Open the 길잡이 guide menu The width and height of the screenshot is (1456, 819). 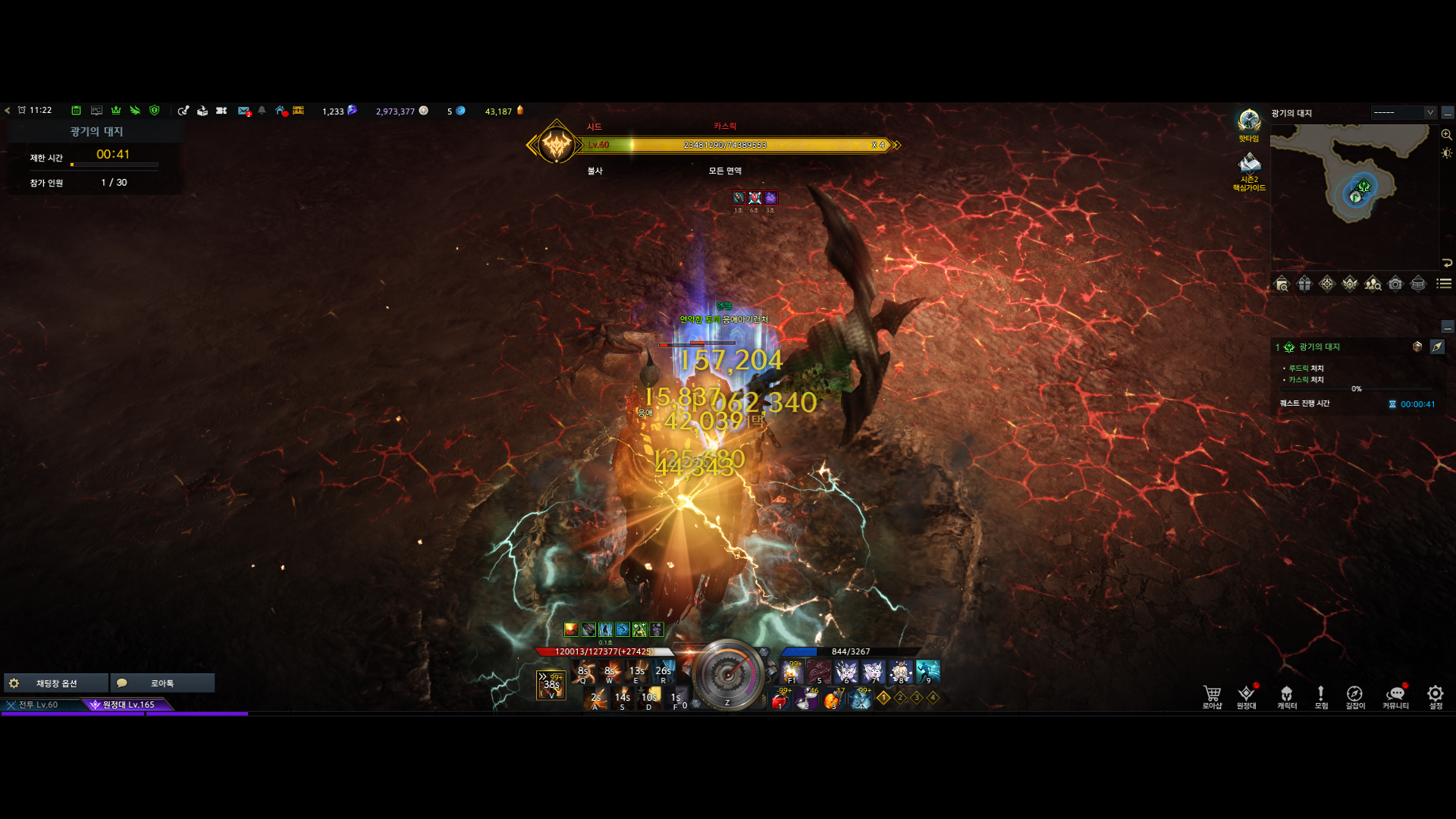coord(1354,696)
